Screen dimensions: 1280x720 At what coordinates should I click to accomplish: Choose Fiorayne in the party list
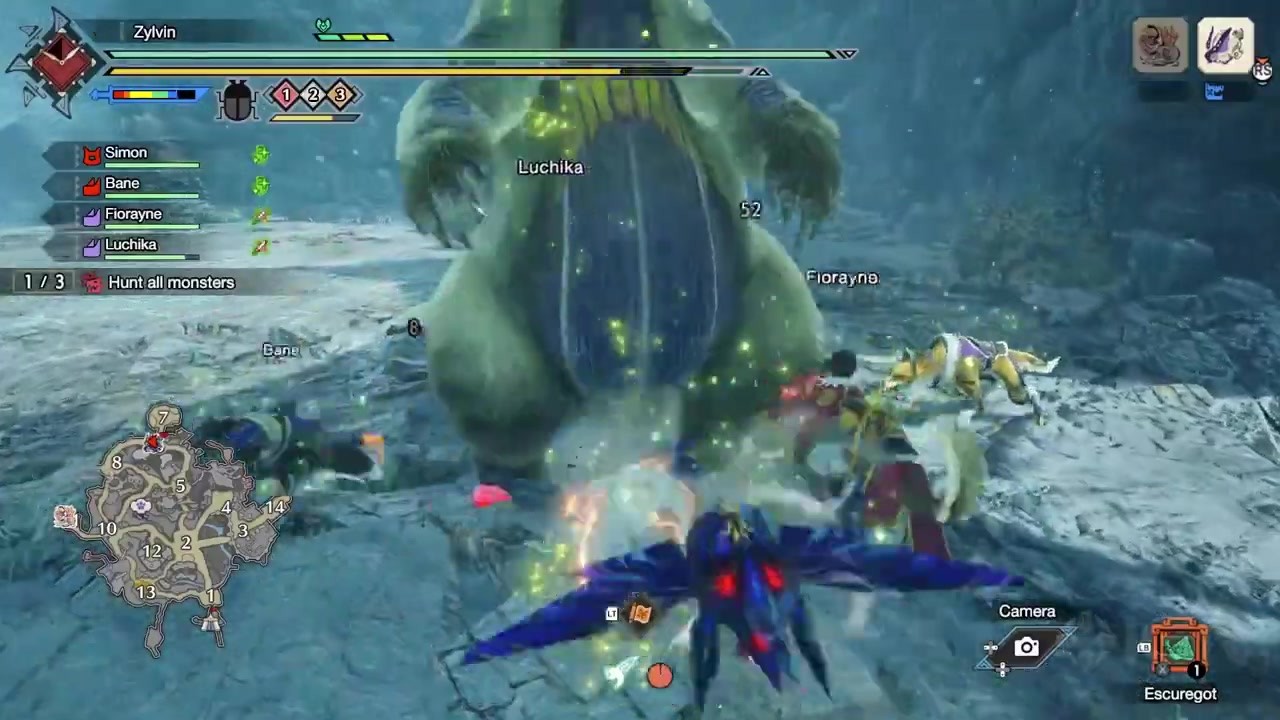pos(132,214)
